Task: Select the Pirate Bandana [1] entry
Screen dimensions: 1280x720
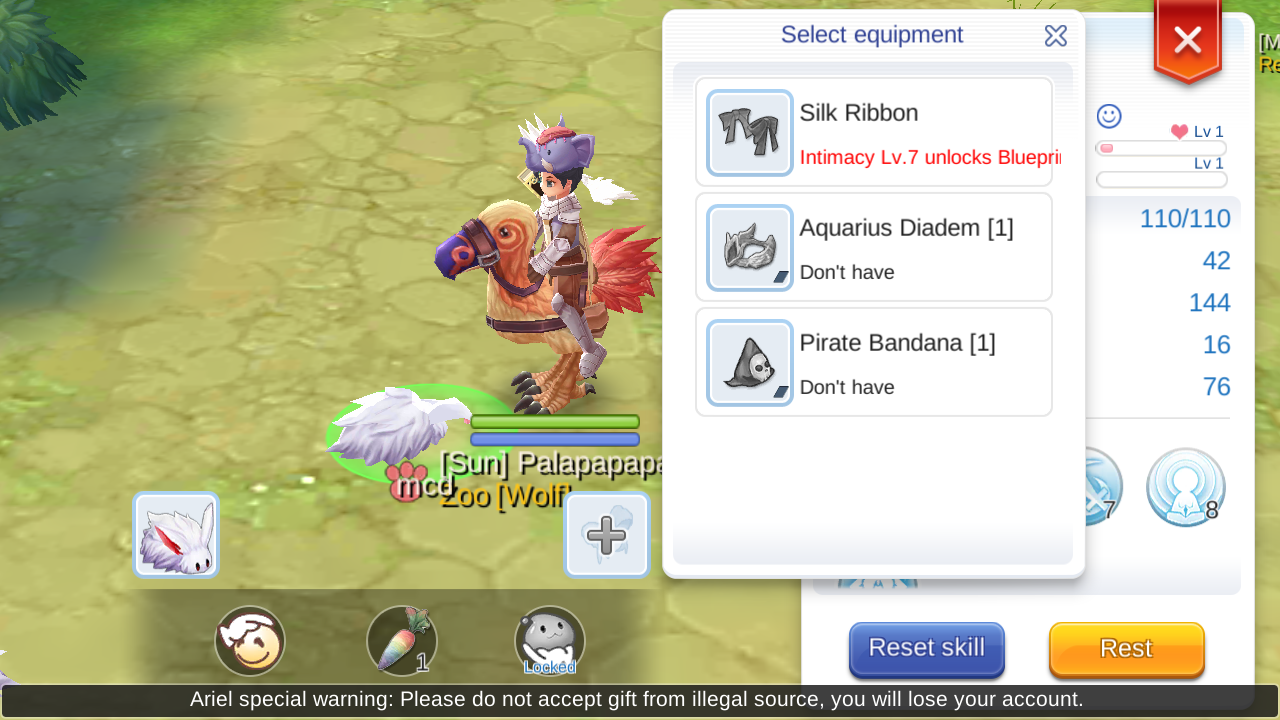Action: pos(873,362)
